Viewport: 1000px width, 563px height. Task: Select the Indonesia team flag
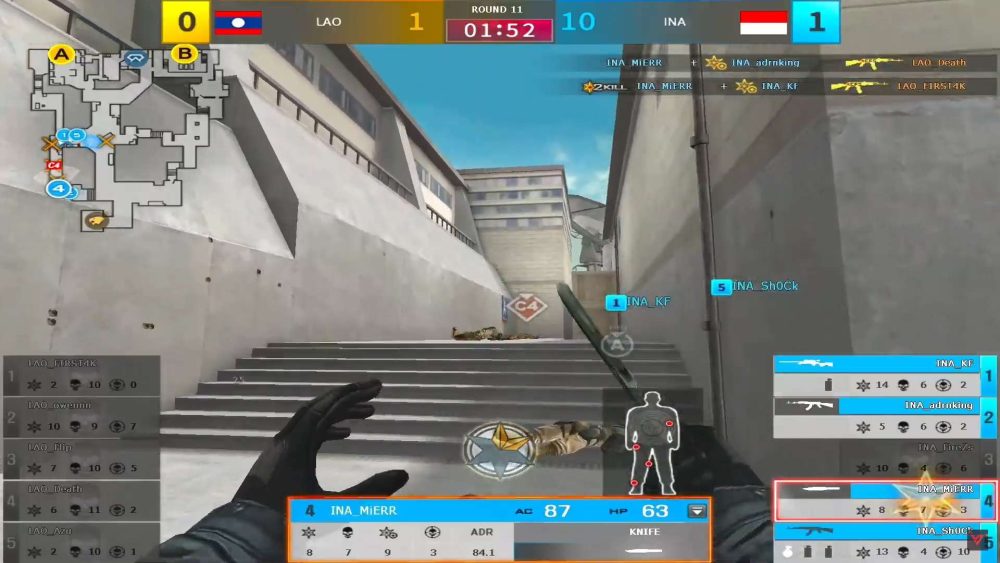point(764,22)
